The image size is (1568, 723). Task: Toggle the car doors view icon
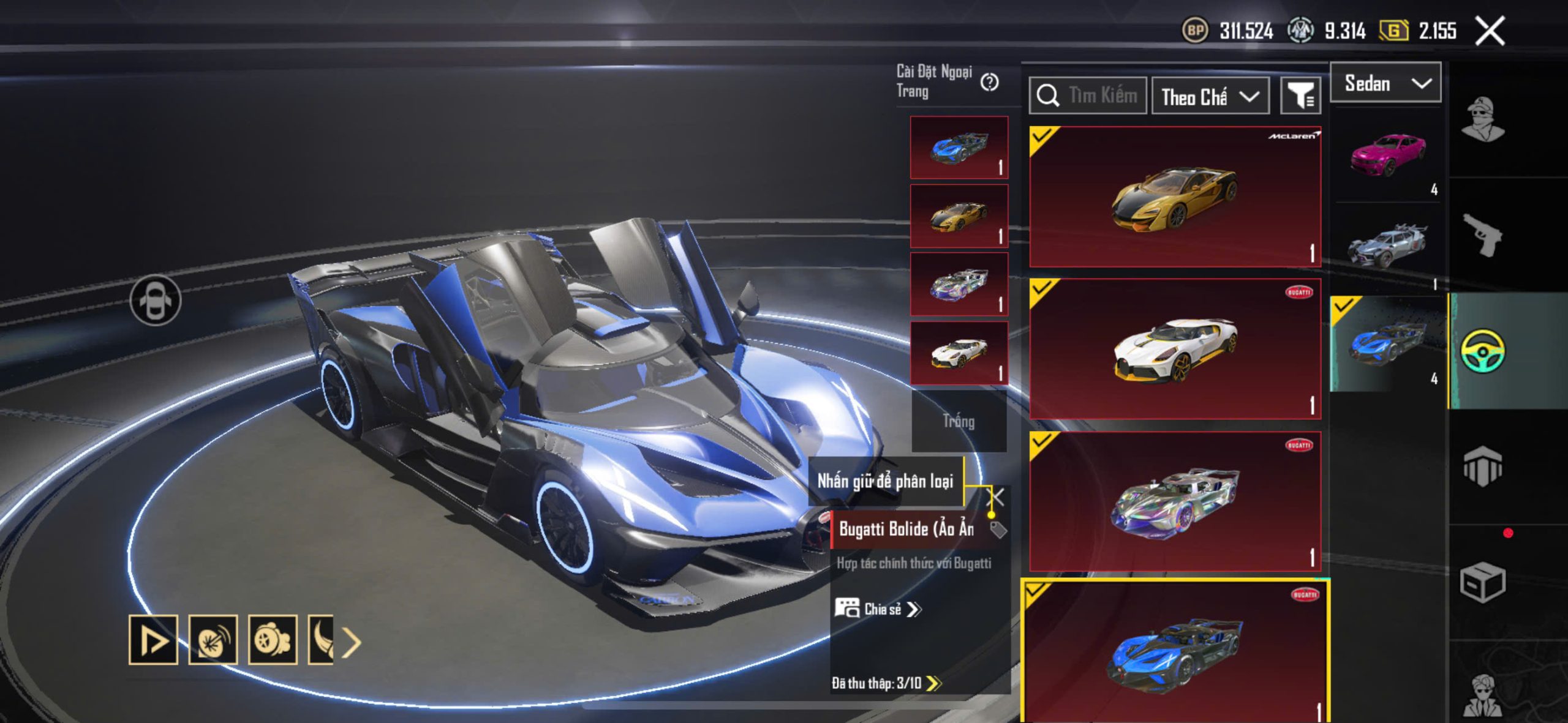pos(156,300)
